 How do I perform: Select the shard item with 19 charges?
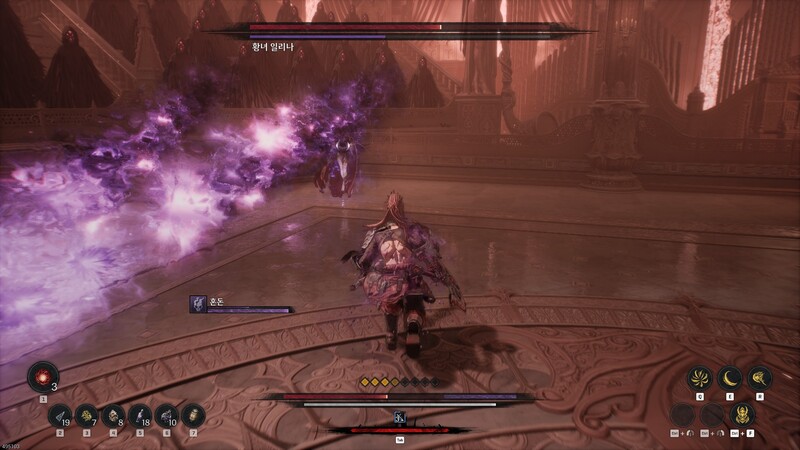pyautogui.click(x=61, y=415)
